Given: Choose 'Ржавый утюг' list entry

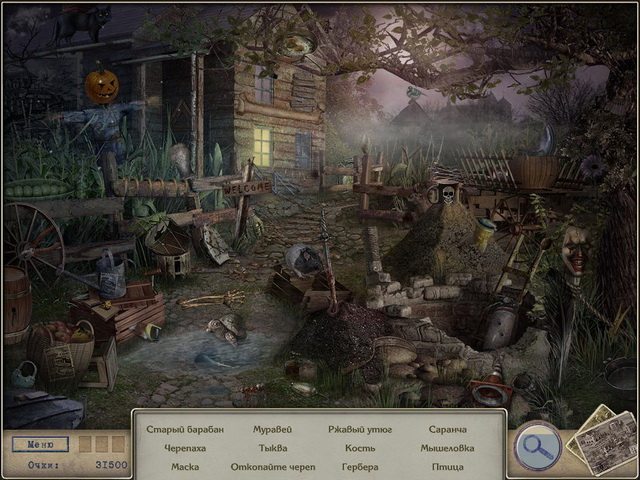Looking at the screenshot, I should point(359,430).
